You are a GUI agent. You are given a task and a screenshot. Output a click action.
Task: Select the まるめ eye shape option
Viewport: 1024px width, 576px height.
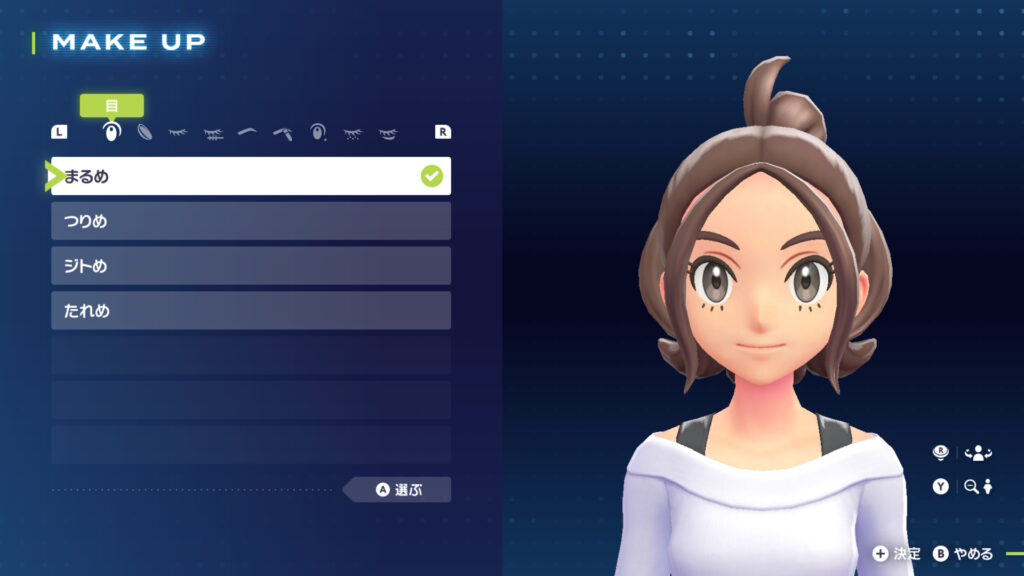pyautogui.click(x=250, y=176)
